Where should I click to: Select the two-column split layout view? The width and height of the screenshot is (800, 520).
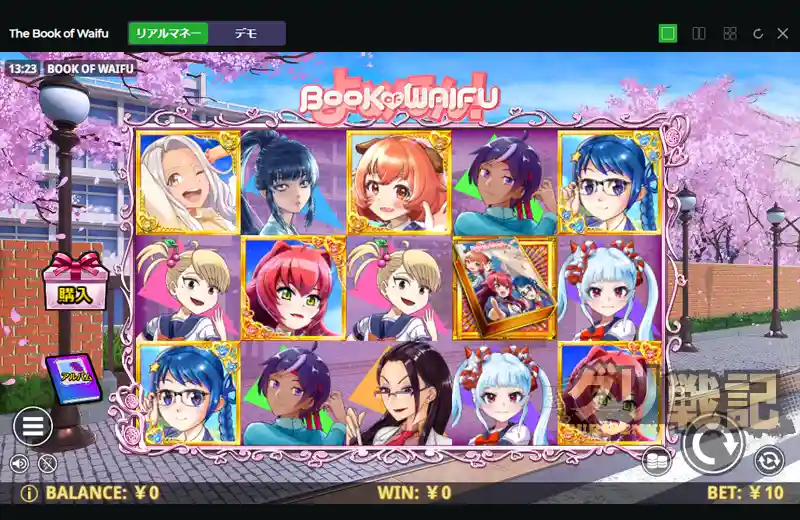[699, 33]
